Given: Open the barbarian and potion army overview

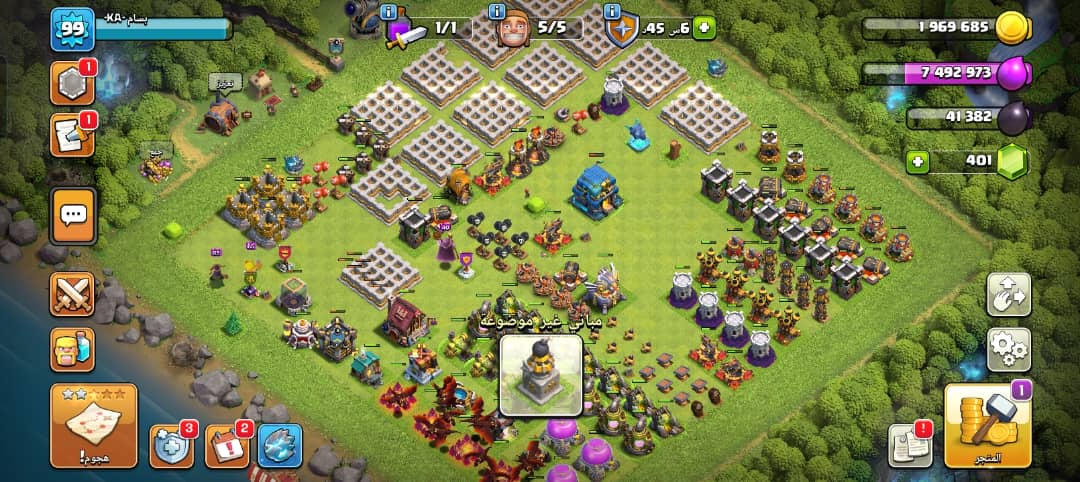Looking at the screenshot, I should point(72,349).
